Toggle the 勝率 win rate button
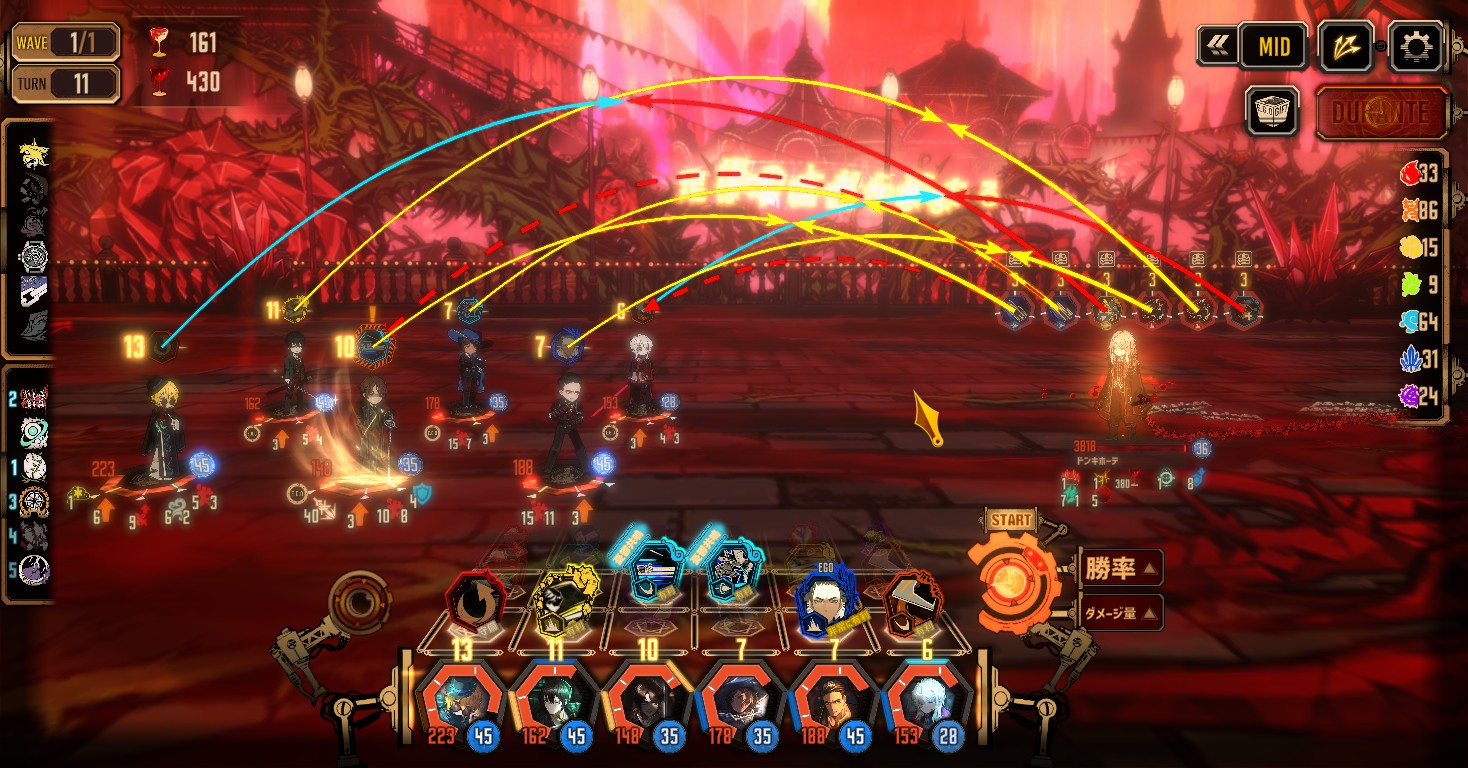The width and height of the screenshot is (1468, 768). (1122, 569)
